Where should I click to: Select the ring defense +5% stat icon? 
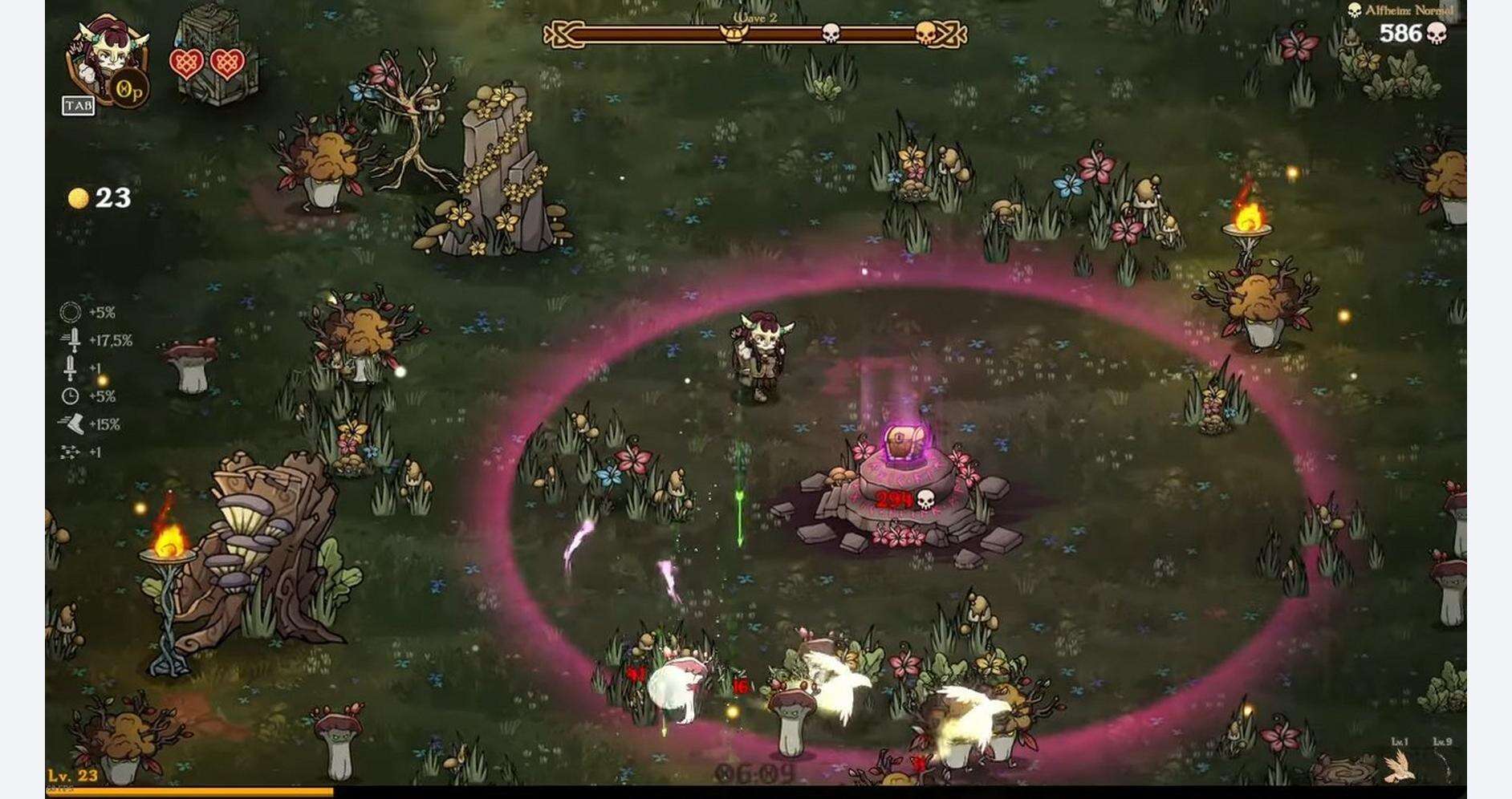[x=70, y=311]
